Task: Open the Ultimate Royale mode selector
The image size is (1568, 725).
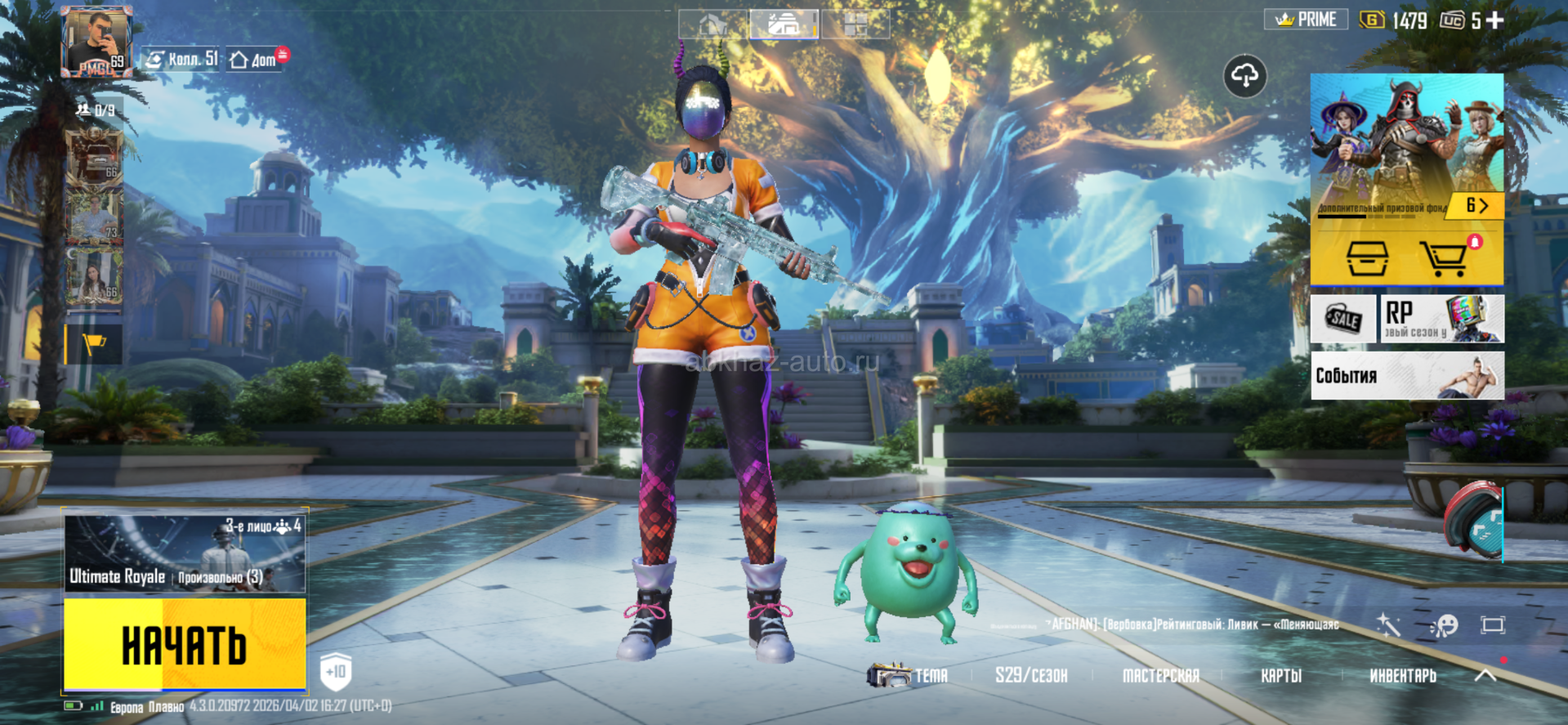Action: (x=185, y=553)
